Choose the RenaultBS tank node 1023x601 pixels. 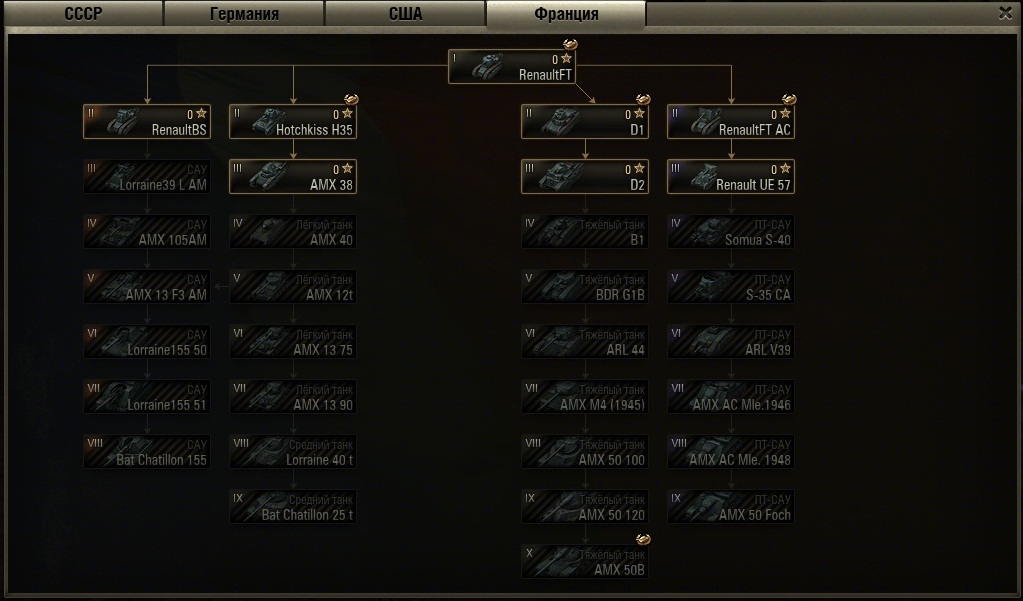147,122
